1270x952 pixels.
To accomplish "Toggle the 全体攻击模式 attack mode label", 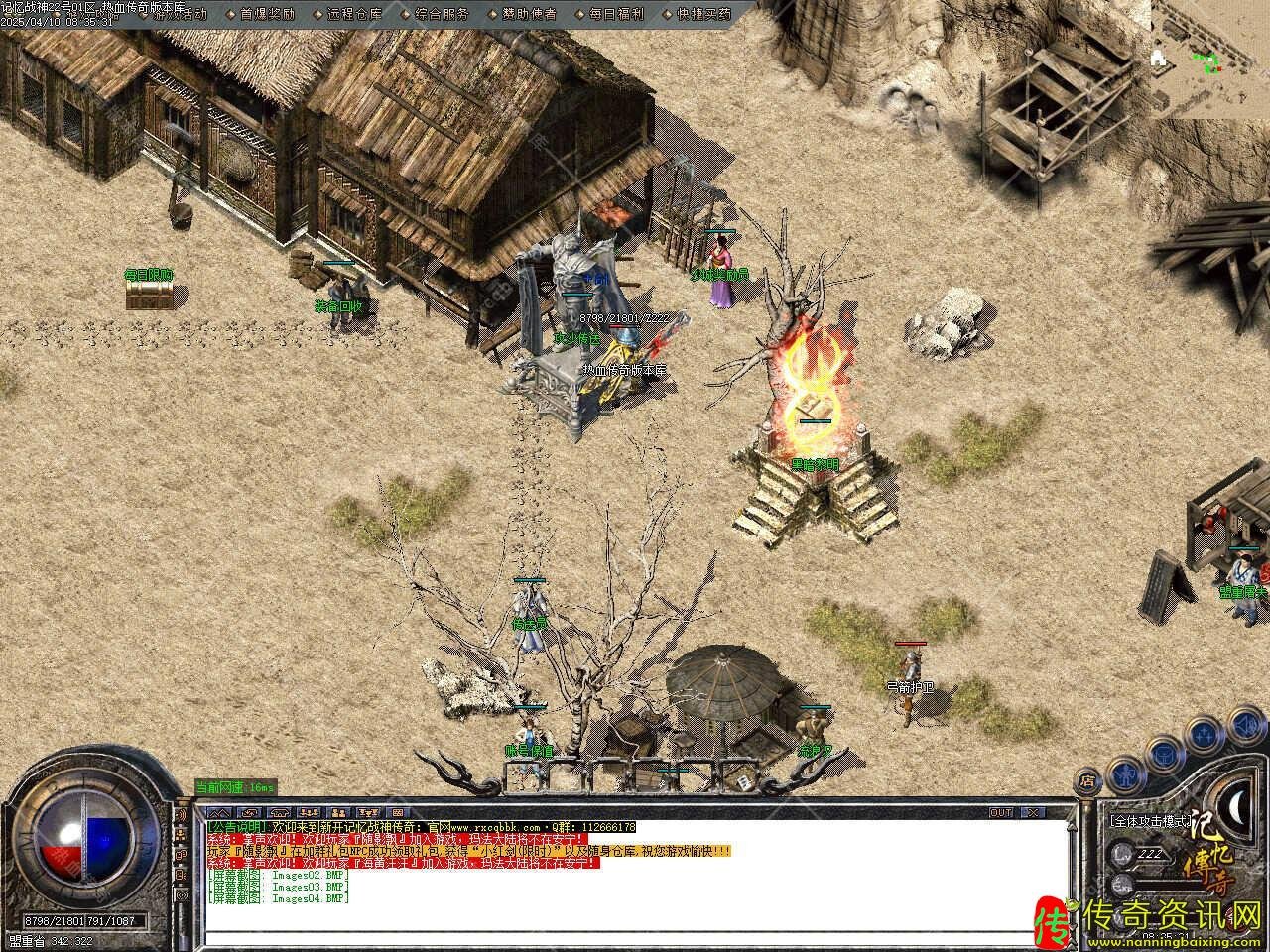I will (x=1151, y=821).
